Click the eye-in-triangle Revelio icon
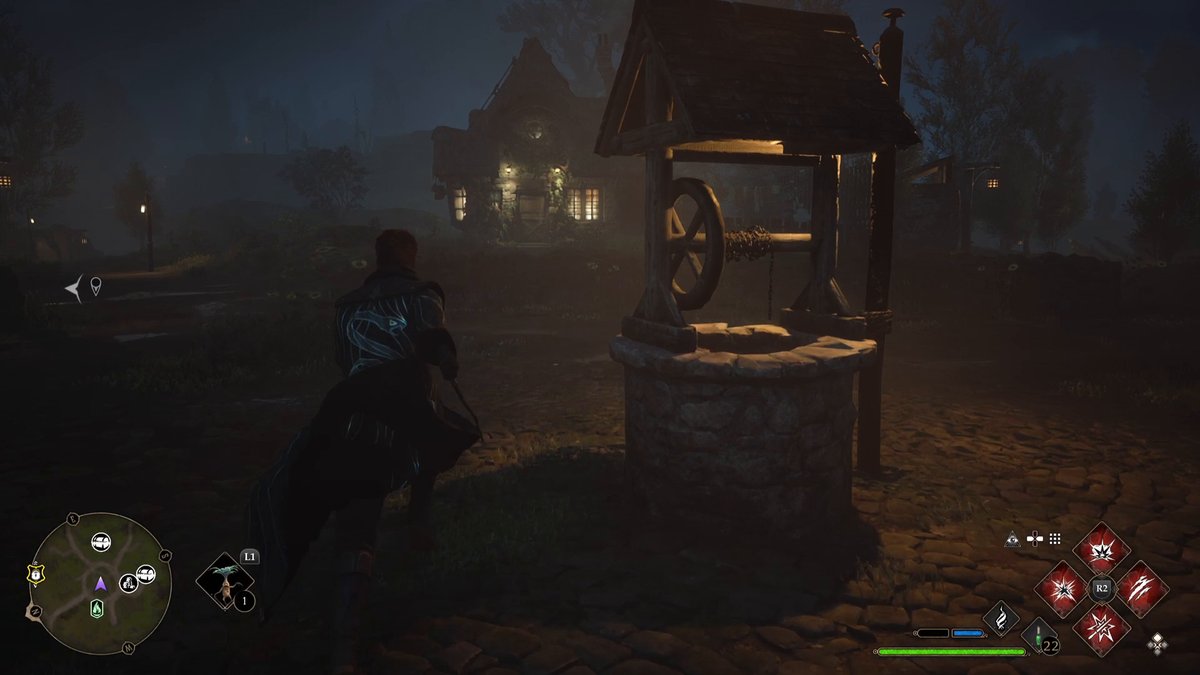1200x675 pixels. coord(1012,538)
